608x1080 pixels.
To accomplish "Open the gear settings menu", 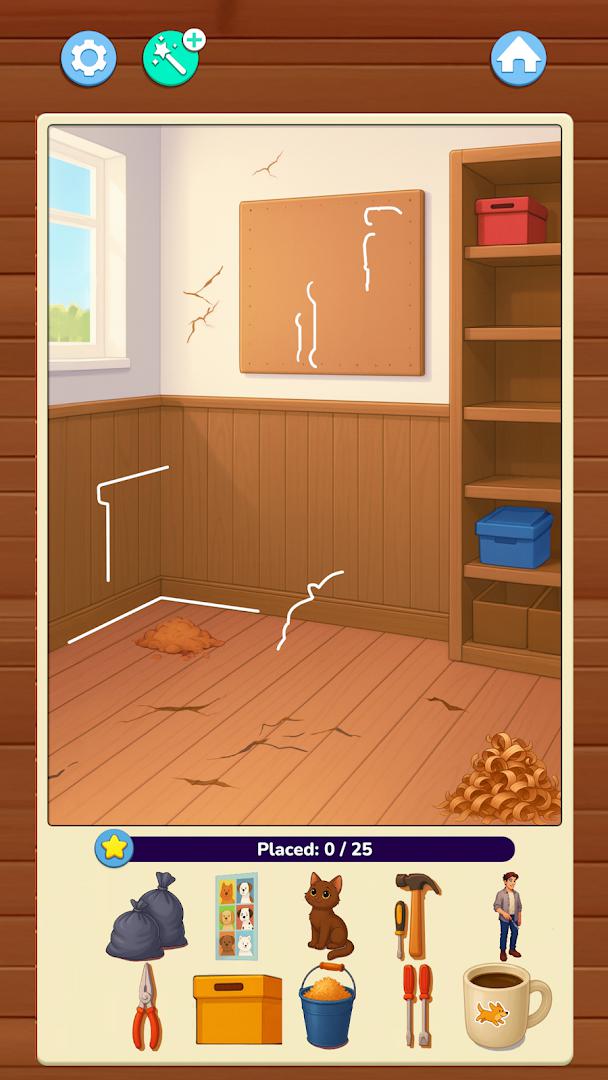I will (89, 59).
